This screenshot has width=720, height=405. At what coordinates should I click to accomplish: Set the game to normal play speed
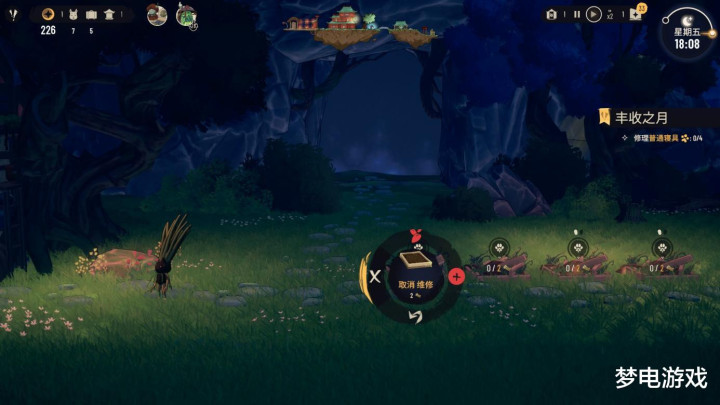click(591, 14)
